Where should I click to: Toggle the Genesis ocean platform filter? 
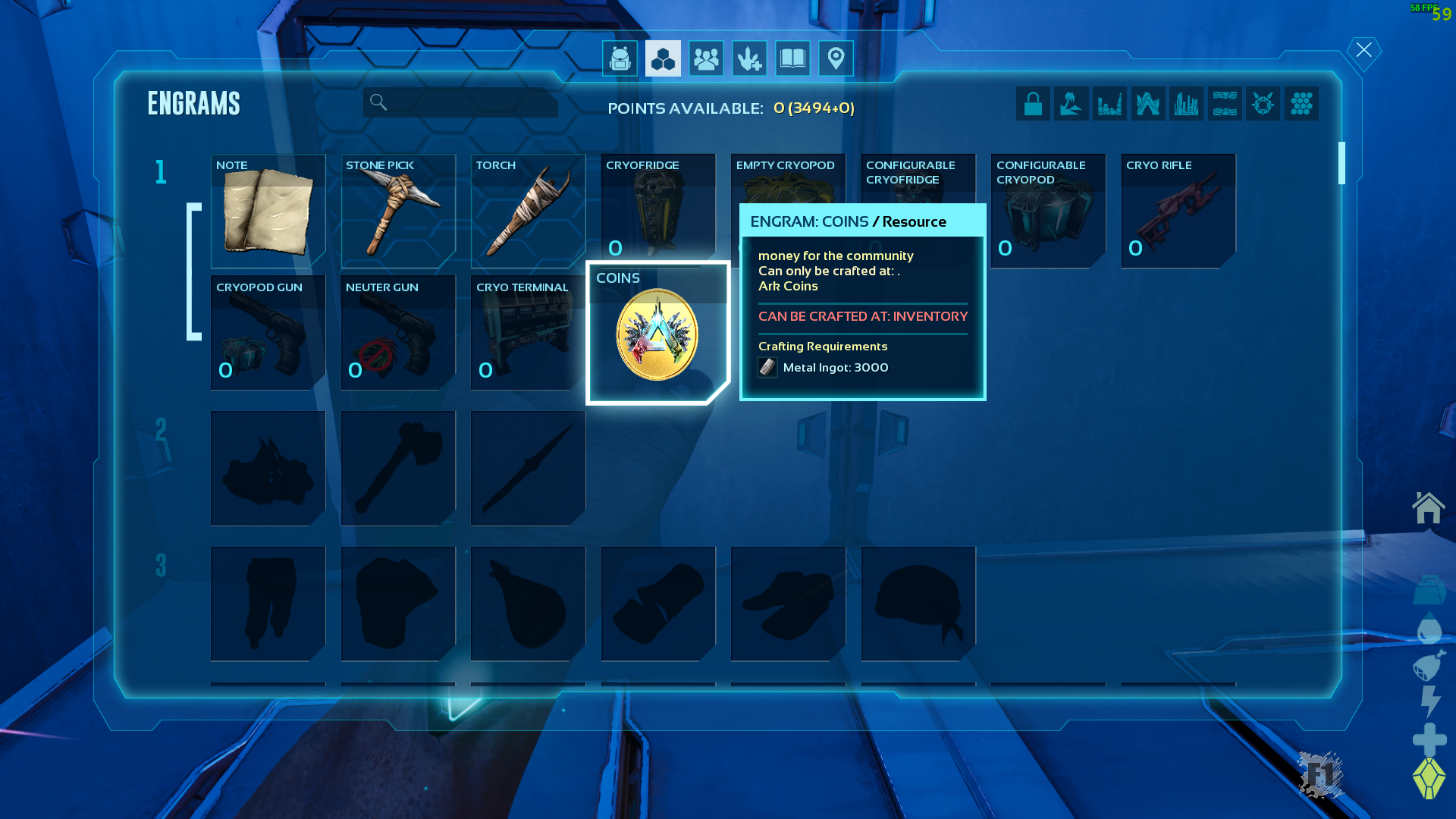point(1225,103)
